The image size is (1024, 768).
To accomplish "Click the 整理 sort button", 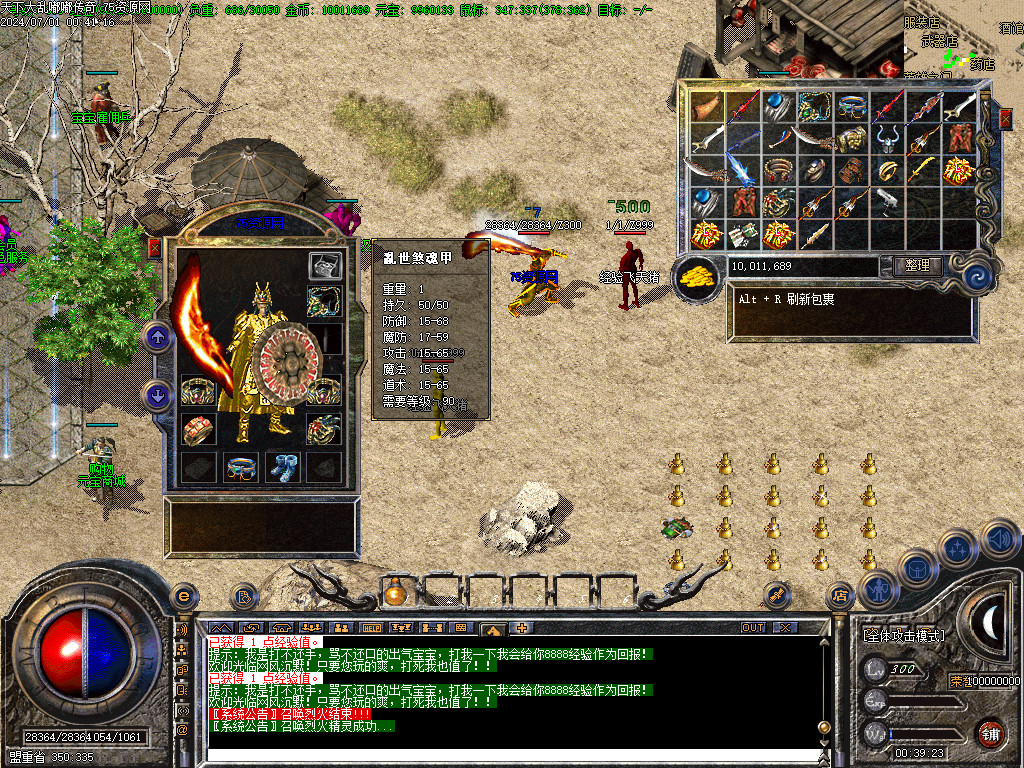I will pyautogui.click(x=916, y=266).
